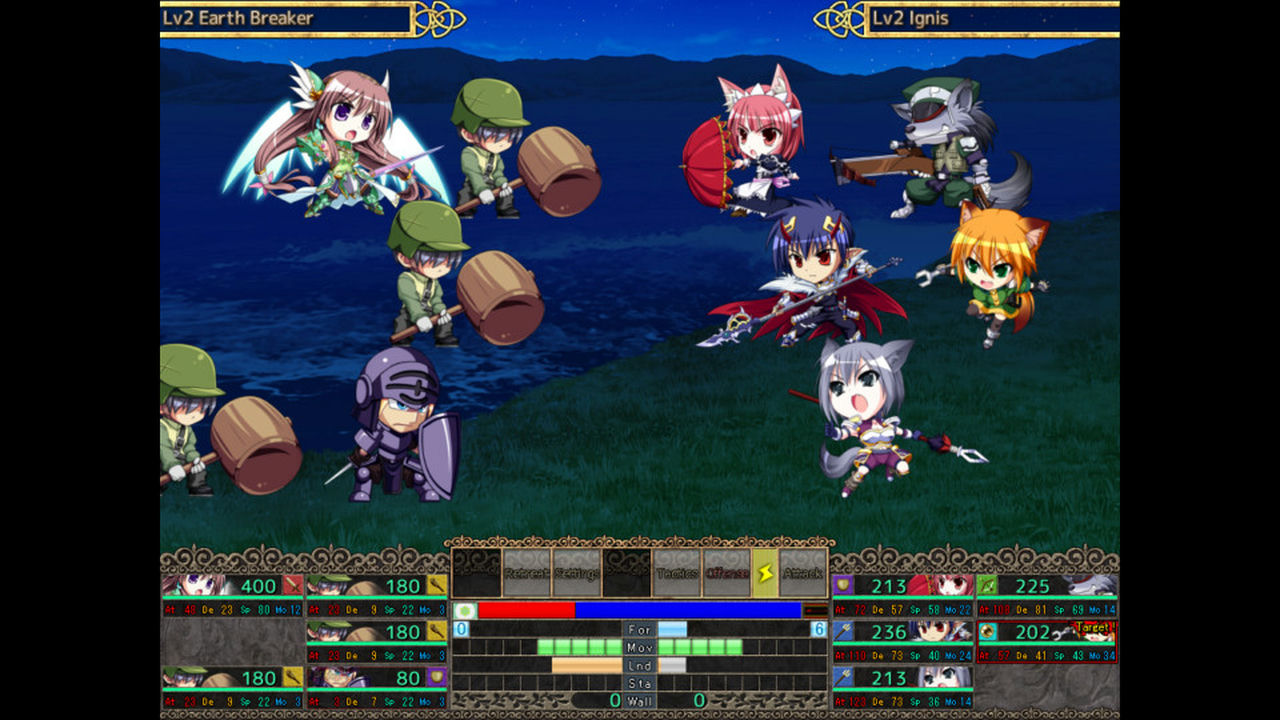The width and height of the screenshot is (1280, 720).
Task: Select the lightning bolt Attack icon
Action: point(766,573)
